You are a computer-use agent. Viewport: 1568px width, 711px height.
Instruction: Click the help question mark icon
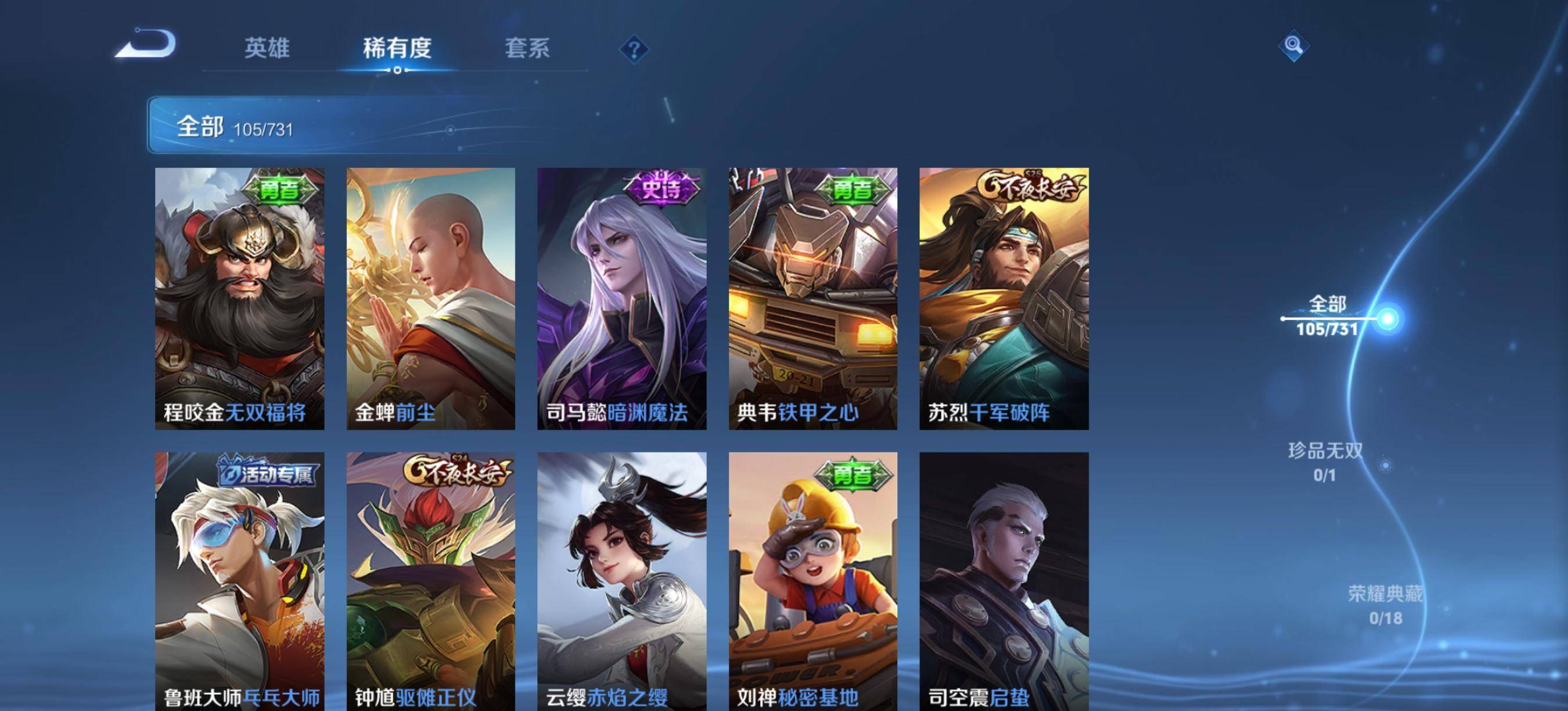(634, 51)
